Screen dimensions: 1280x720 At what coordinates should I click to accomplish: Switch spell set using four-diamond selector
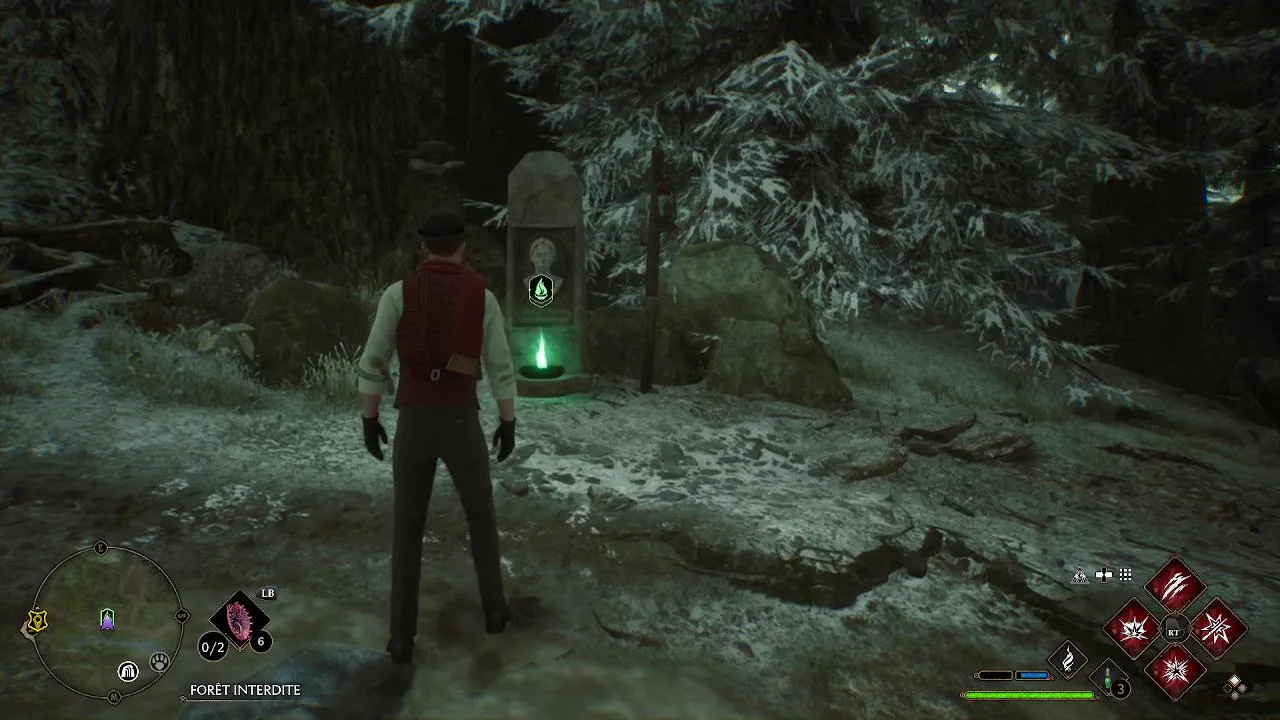1236,686
